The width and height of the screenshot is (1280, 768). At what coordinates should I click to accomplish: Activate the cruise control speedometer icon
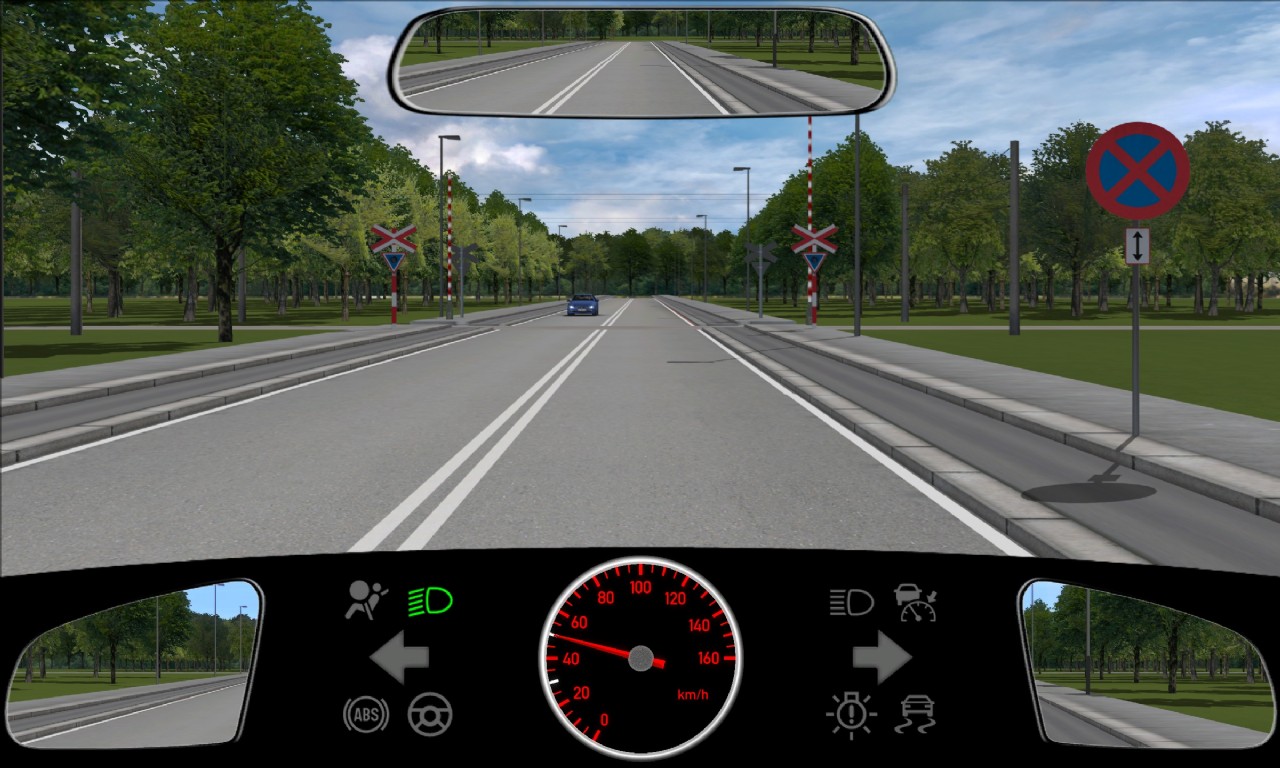(916, 601)
